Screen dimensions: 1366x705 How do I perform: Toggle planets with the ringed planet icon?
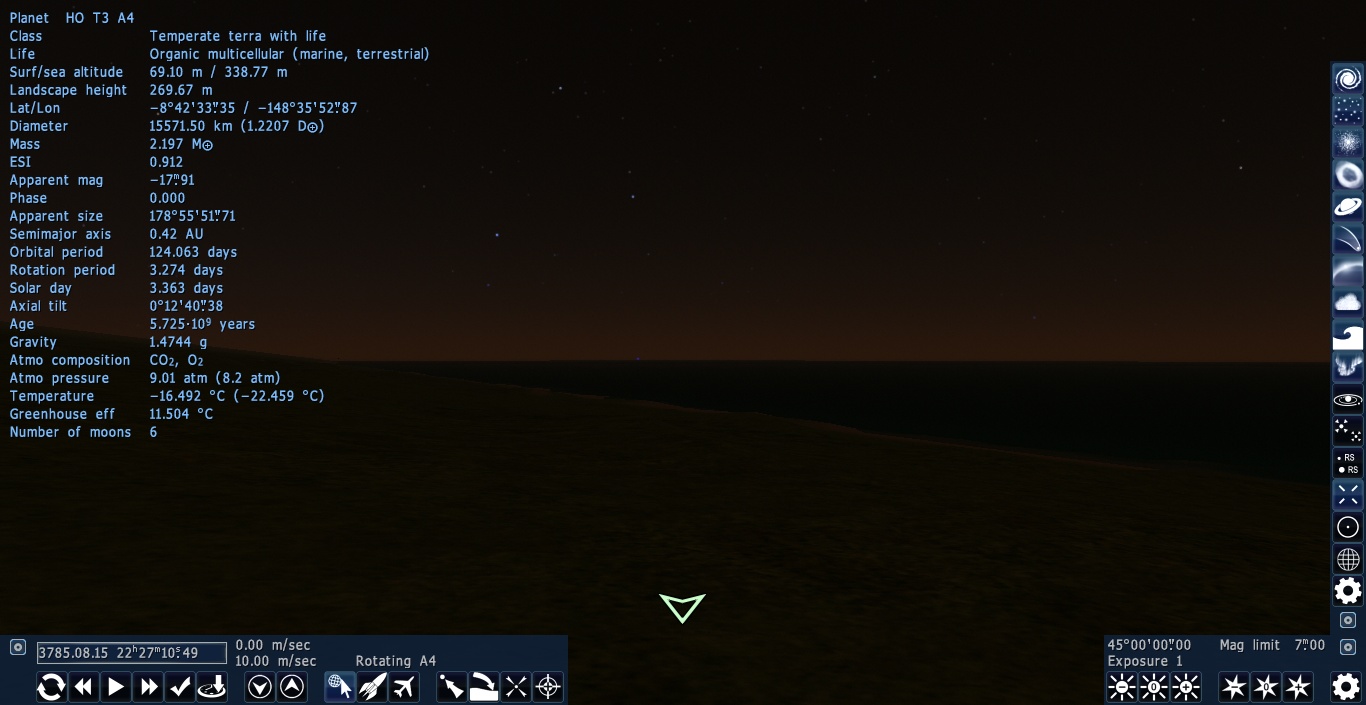1348,207
